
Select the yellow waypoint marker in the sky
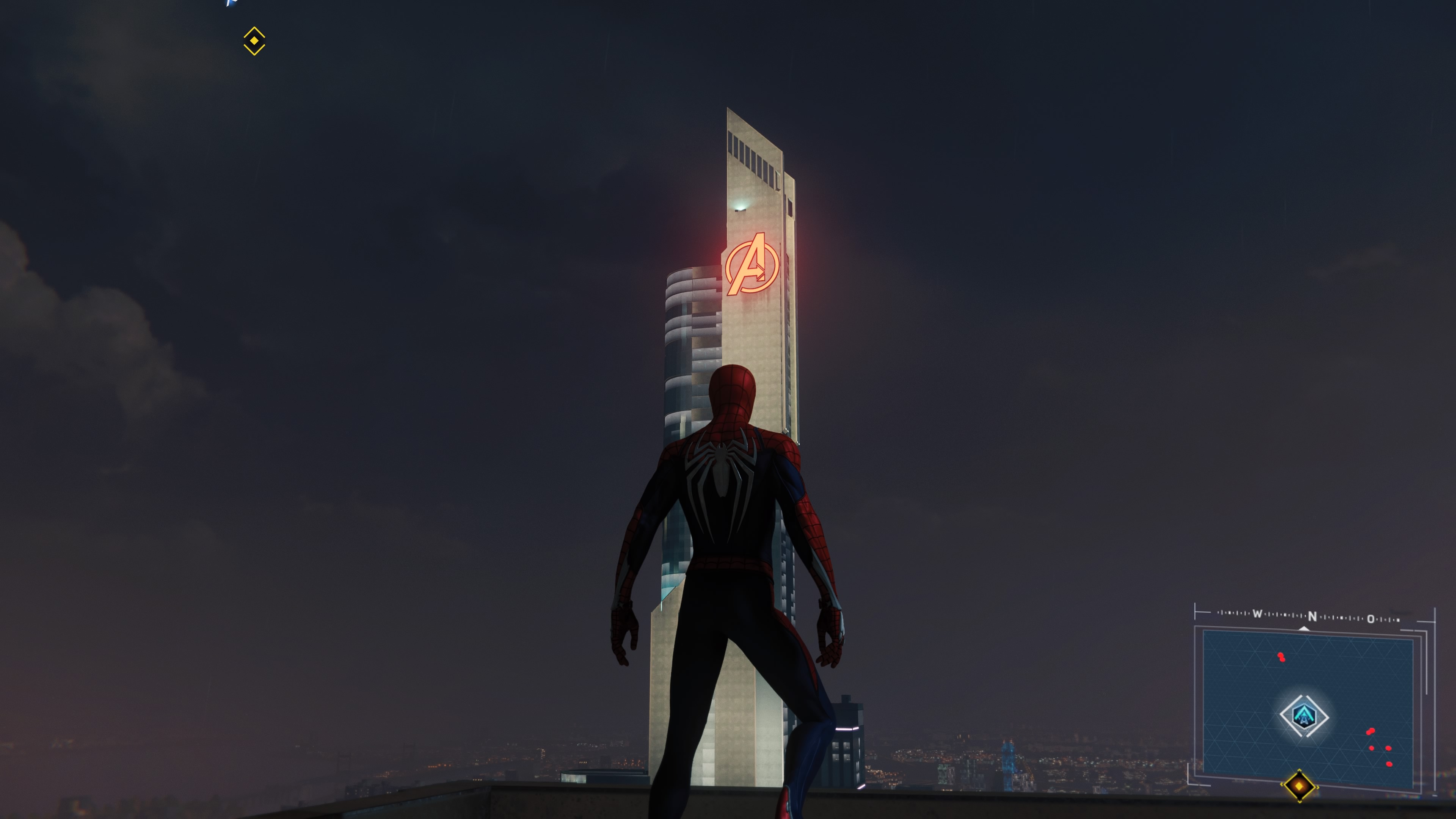[x=254, y=41]
